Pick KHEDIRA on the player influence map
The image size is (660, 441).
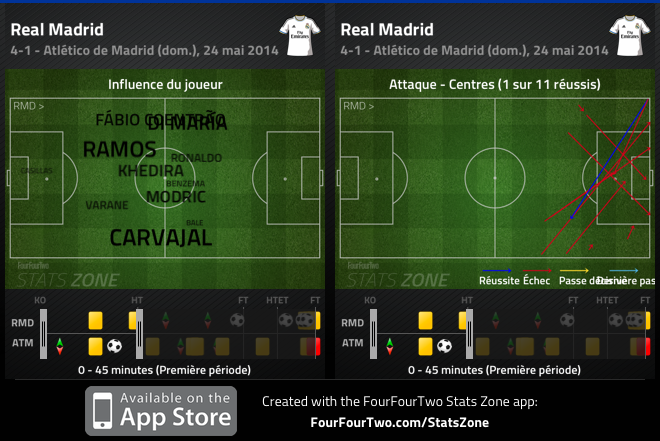pos(151,171)
